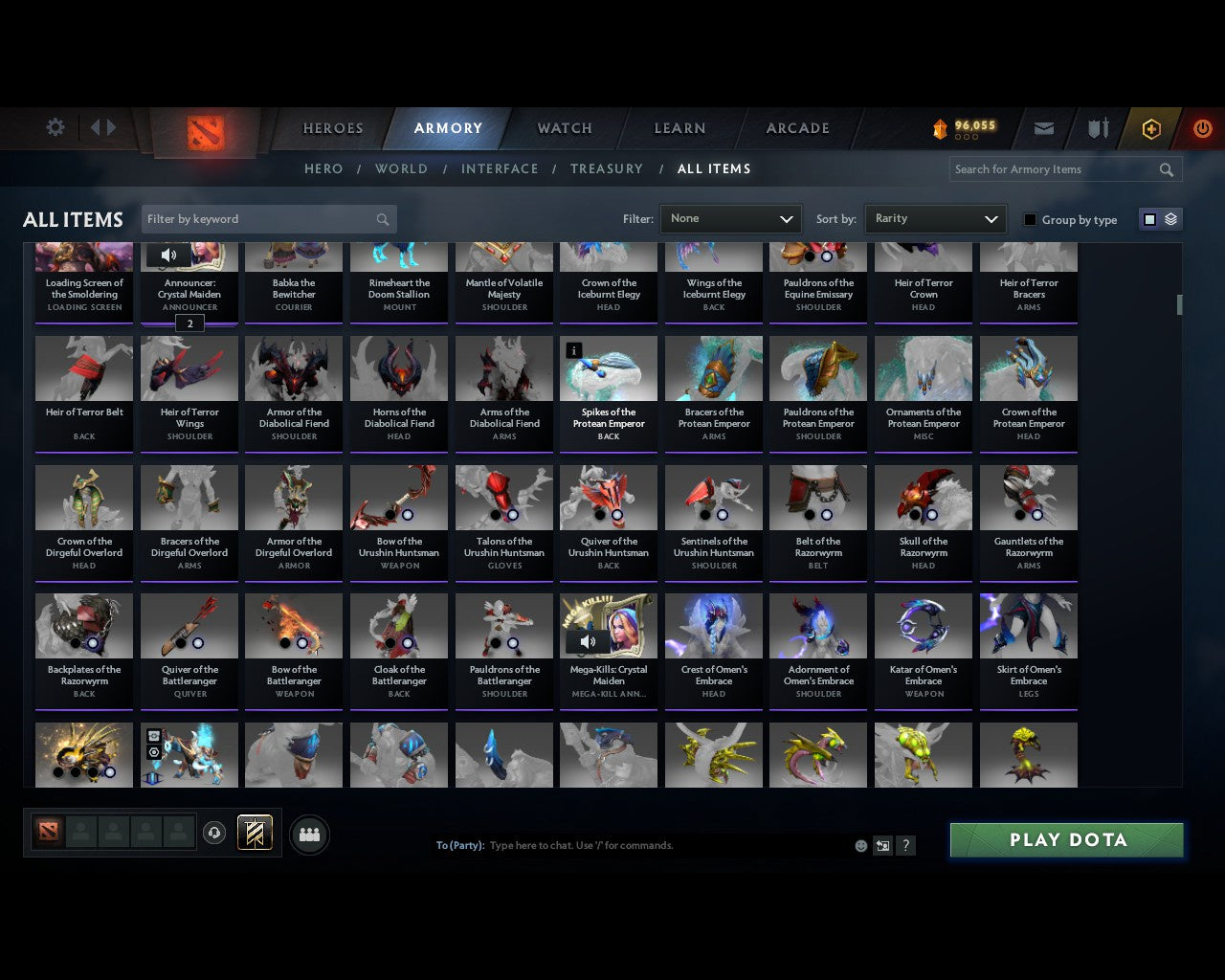The image size is (1225, 980).
Task: Open the guild banner icon near party slots
Action: pyautogui.click(x=255, y=833)
